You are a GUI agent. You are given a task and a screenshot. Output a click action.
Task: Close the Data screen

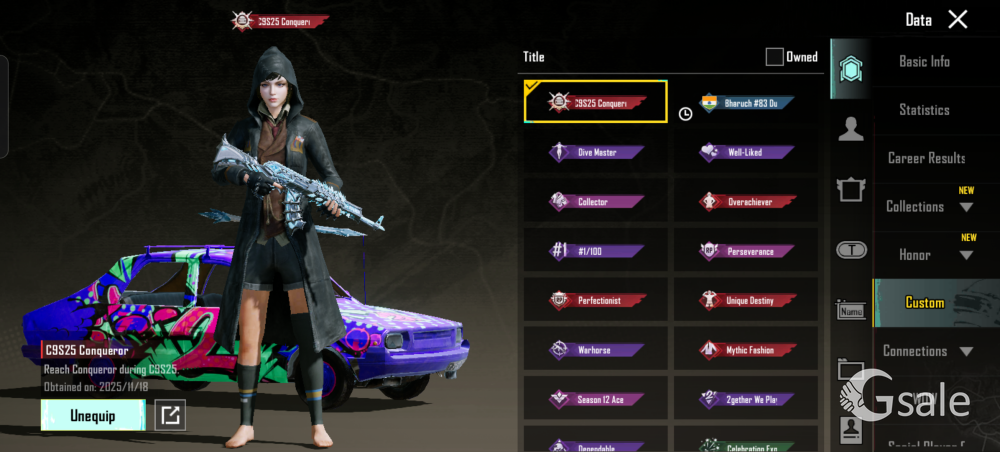coord(958,19)
